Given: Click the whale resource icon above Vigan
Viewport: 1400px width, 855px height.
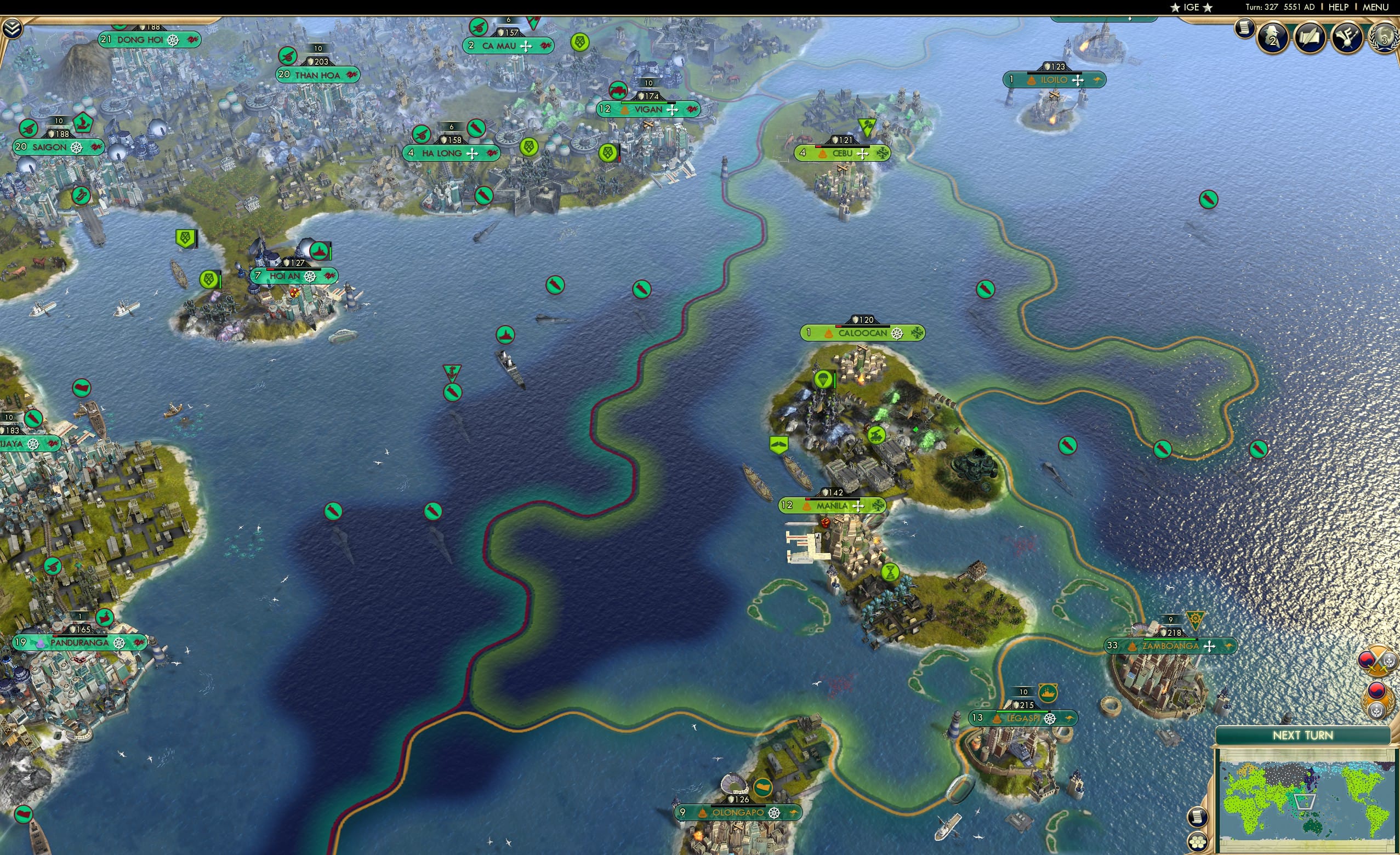Looking at the screenshot, I should tap(618, 90).
